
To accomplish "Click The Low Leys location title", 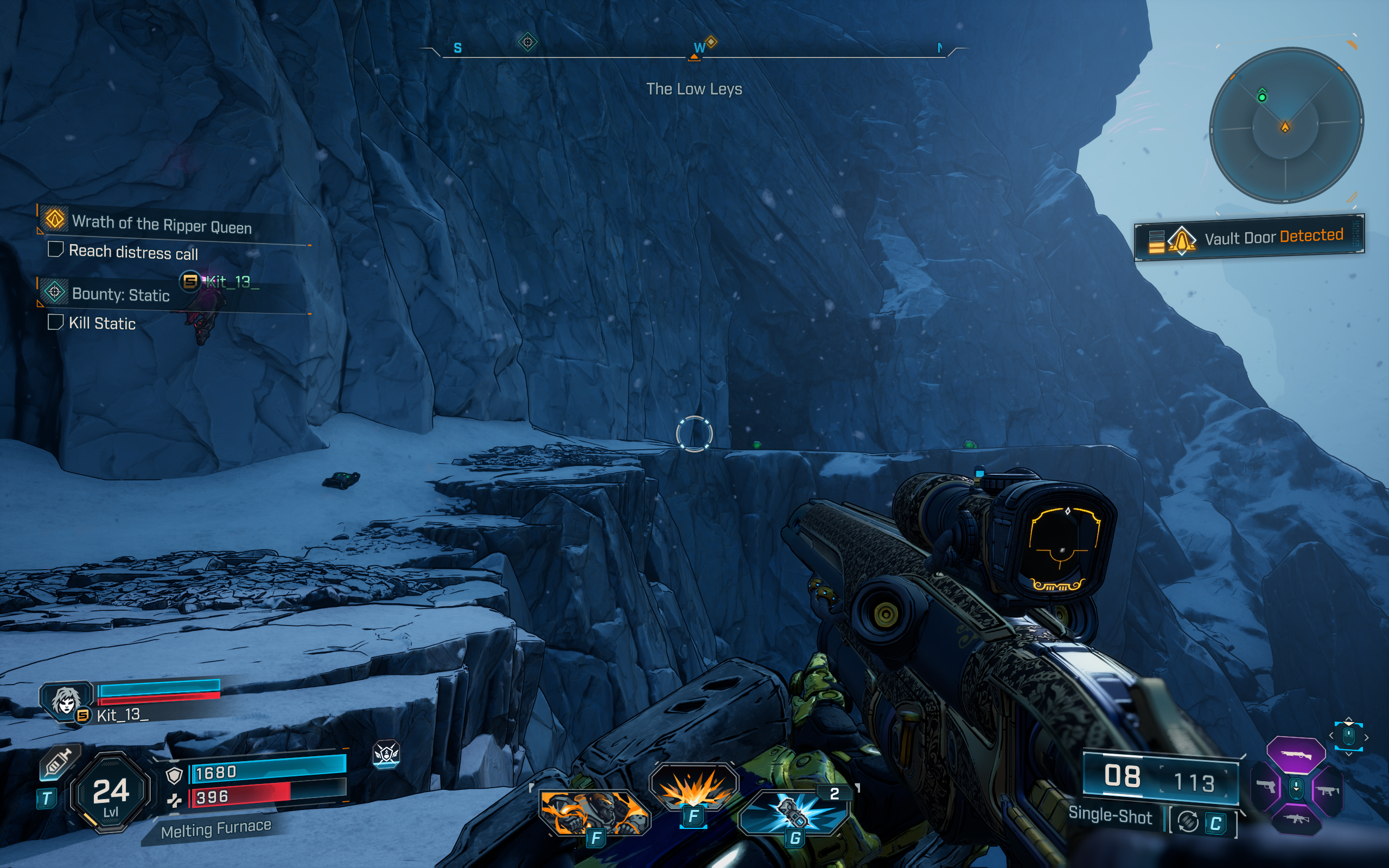I will pos(694,89).
